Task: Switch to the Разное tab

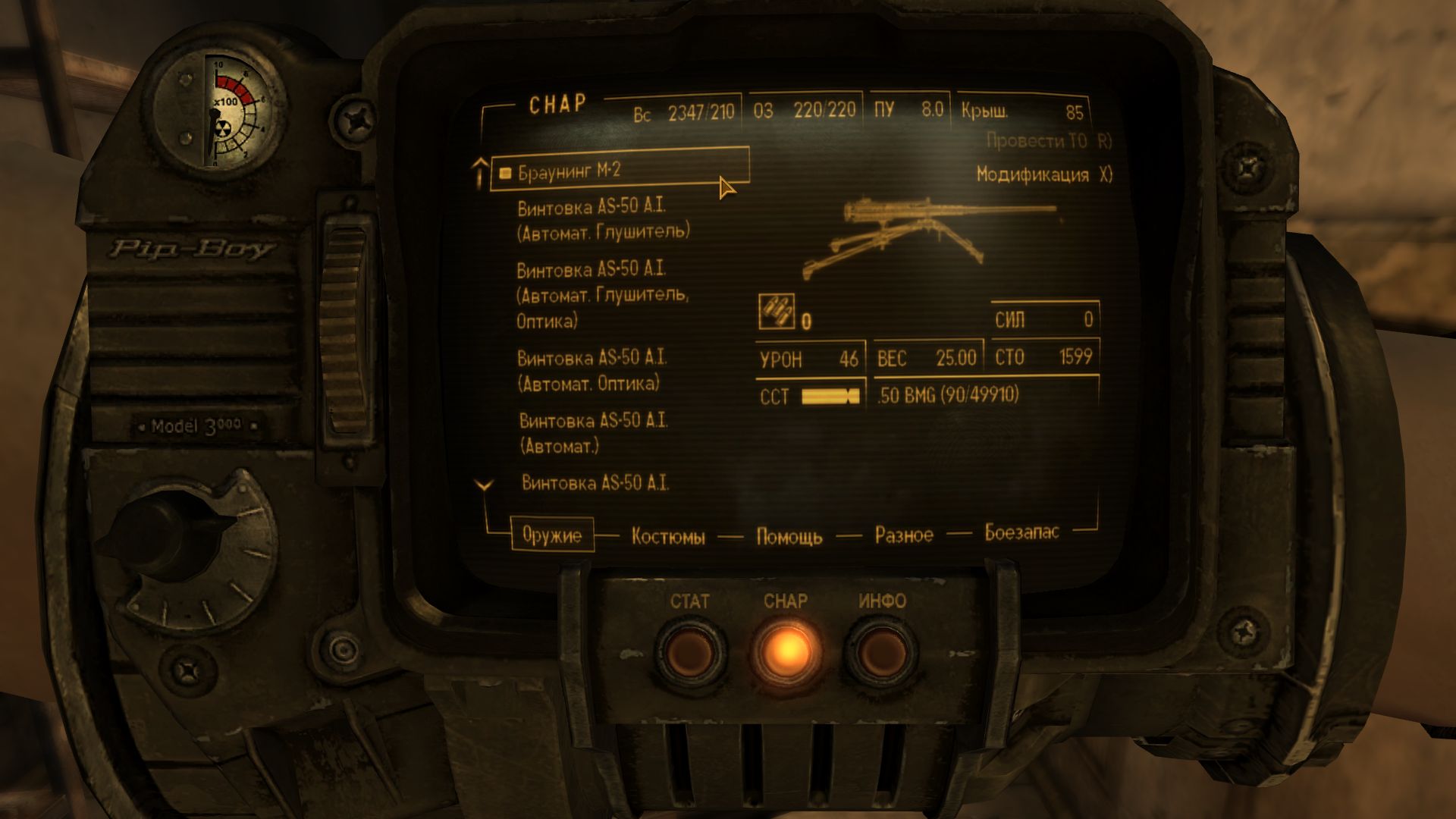Action: 904,535
